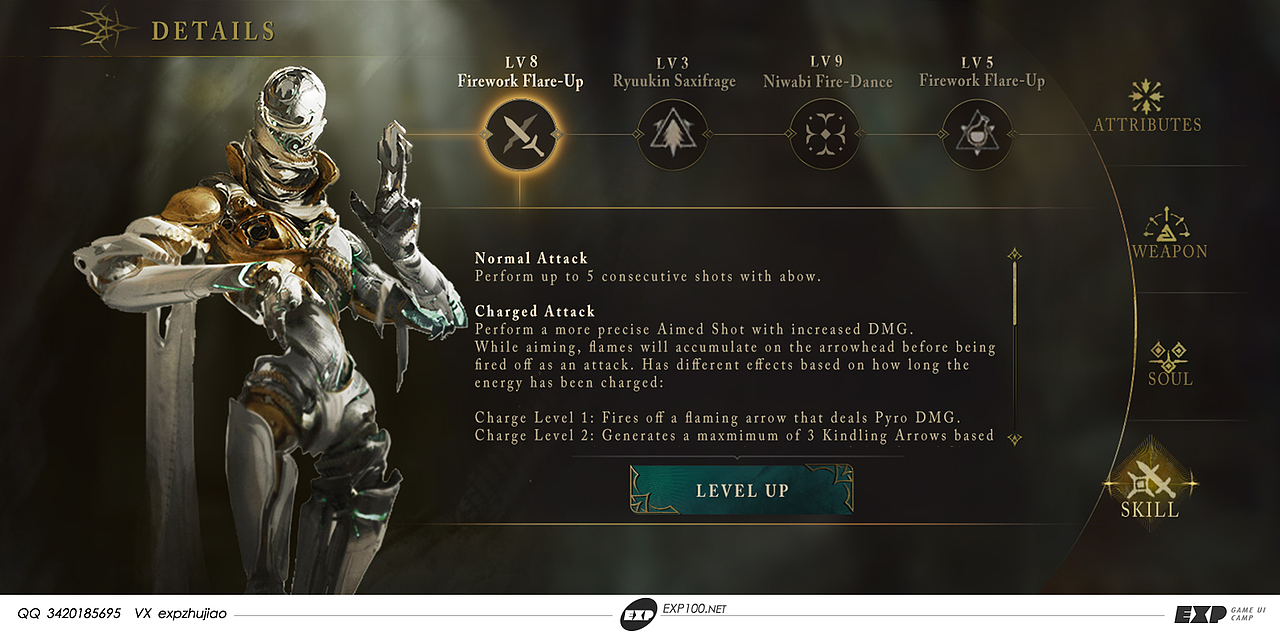Screen dimensions: 1280x635
Task: Click the scroll-down arrow under the description
Action: (1014, 438)
